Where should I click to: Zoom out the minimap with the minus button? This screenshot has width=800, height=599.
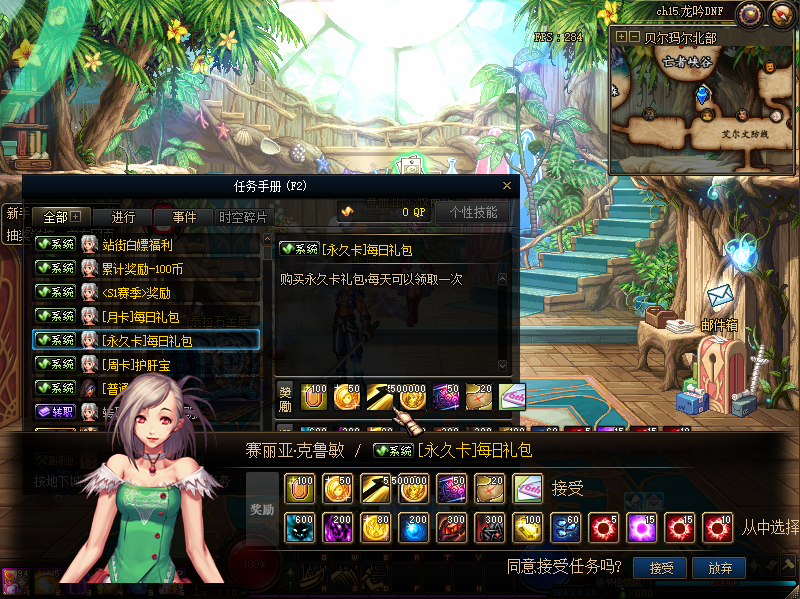click(635, 36)
